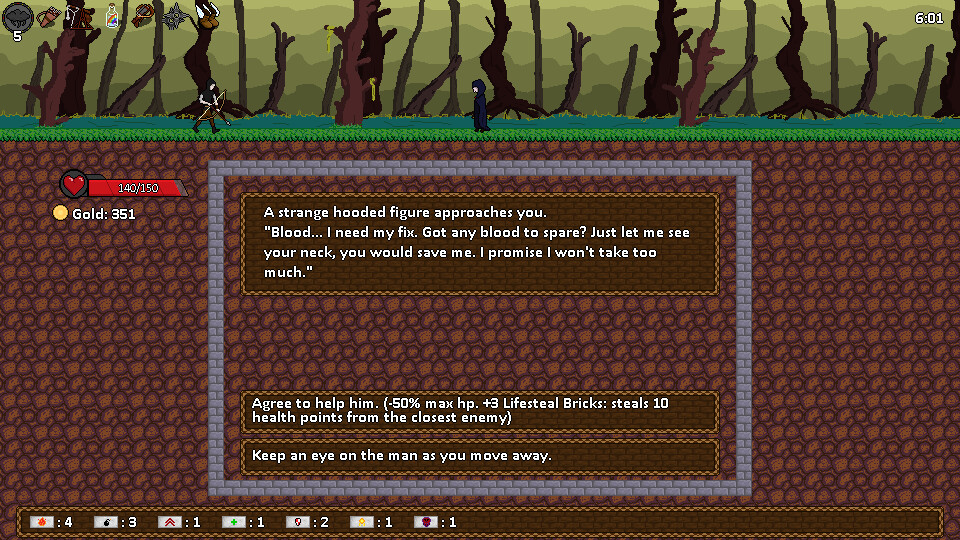Select the green plus heal brick icon
960x540 pixels.
tap(233, 522)
